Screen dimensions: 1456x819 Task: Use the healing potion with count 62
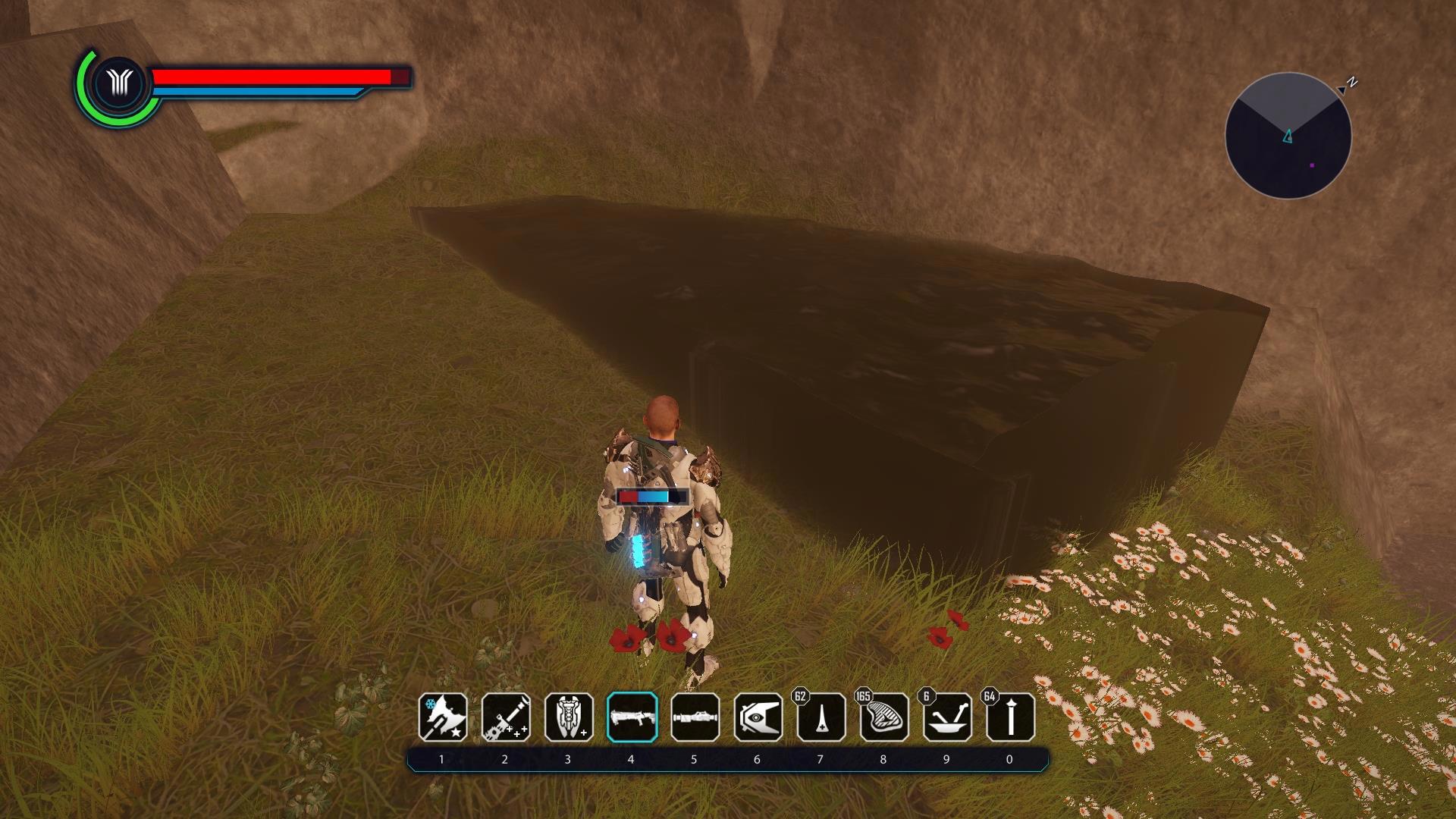click(x=821, y=717)
